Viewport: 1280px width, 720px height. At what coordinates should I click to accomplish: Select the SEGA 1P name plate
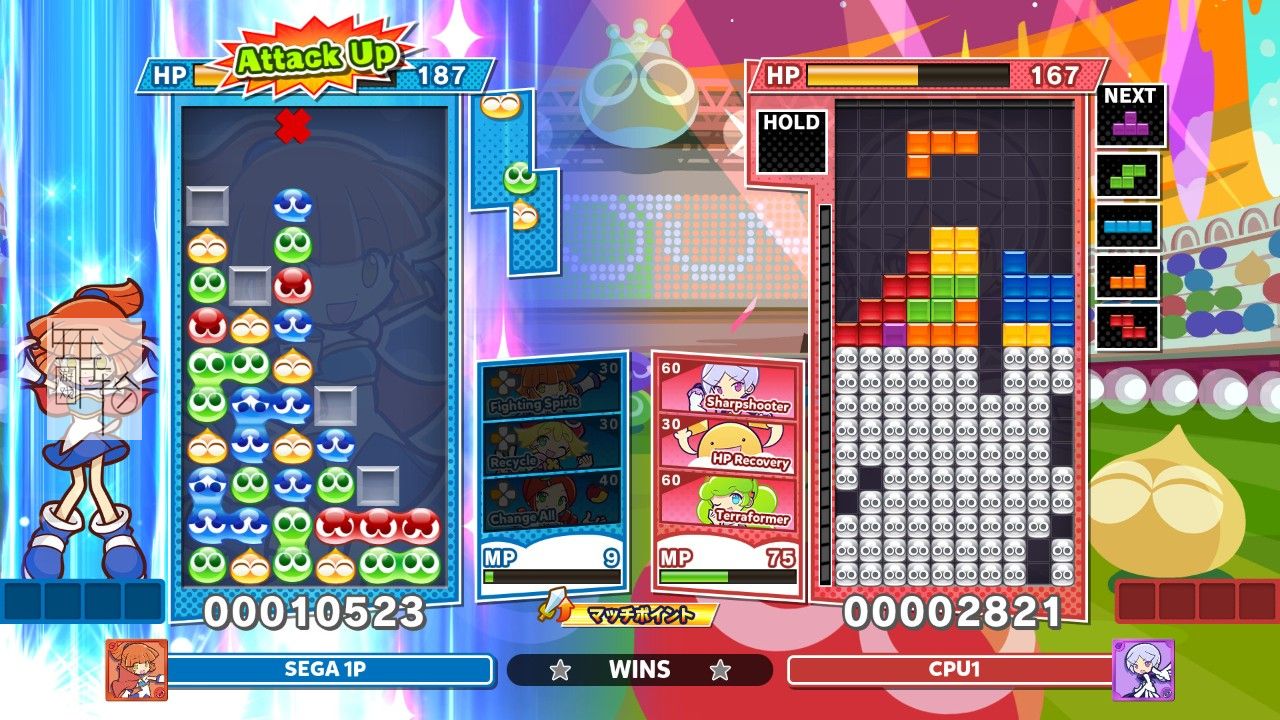[330, 670]
